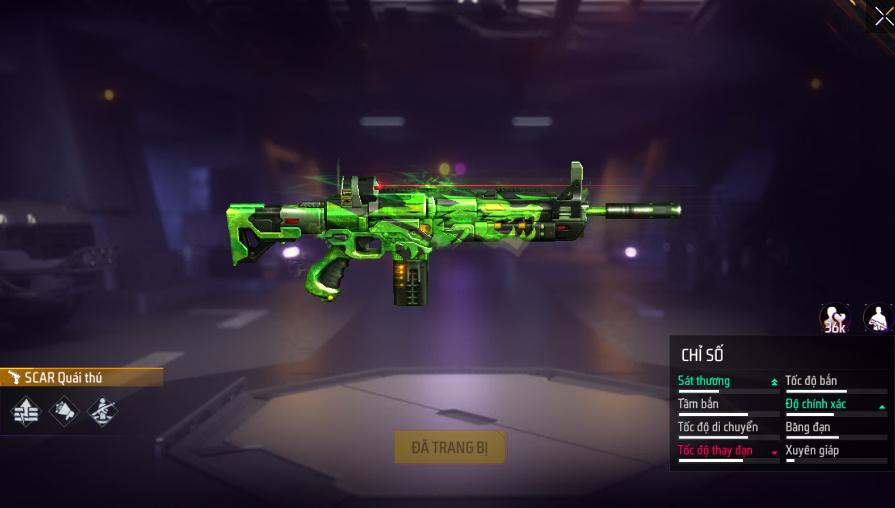Open the upward arrow wall skill icon
The image size is (895, 508).
click(x=26, y=411)
